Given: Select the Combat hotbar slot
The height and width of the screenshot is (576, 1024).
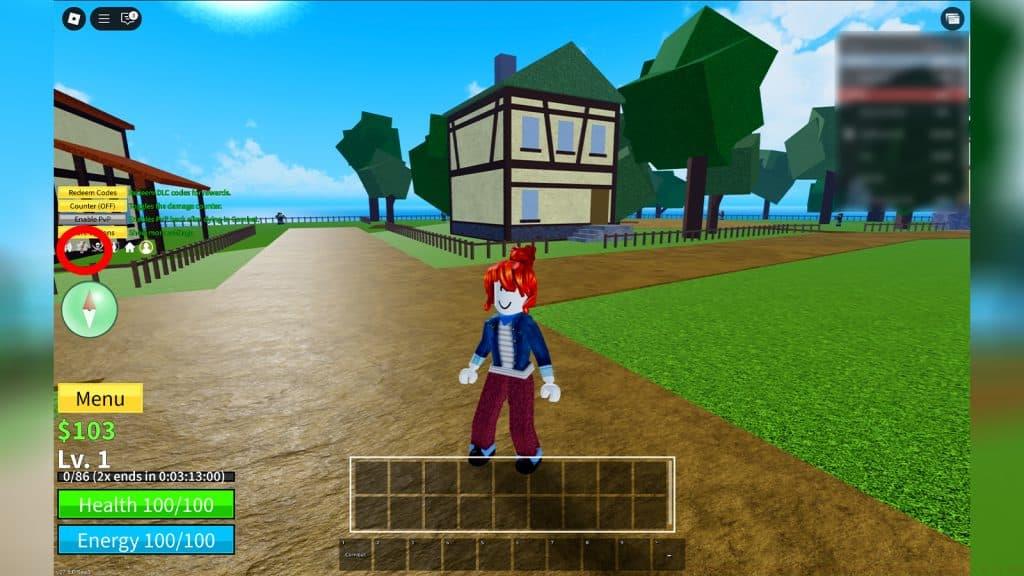Looking at the screenshot, I should point(356,554).
